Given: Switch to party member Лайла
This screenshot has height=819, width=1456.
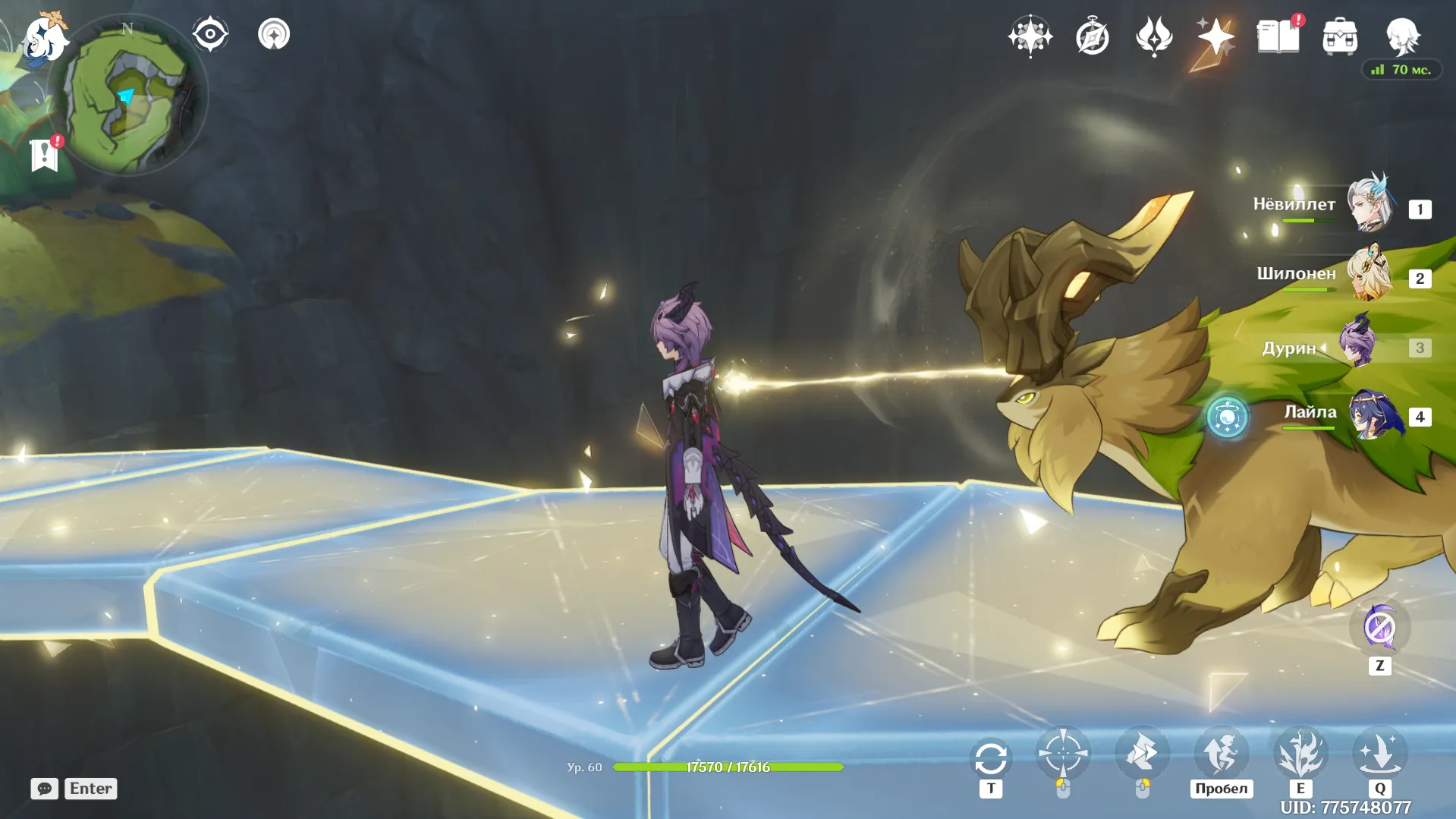Looking at the screenshot, I should point(1373,415).
